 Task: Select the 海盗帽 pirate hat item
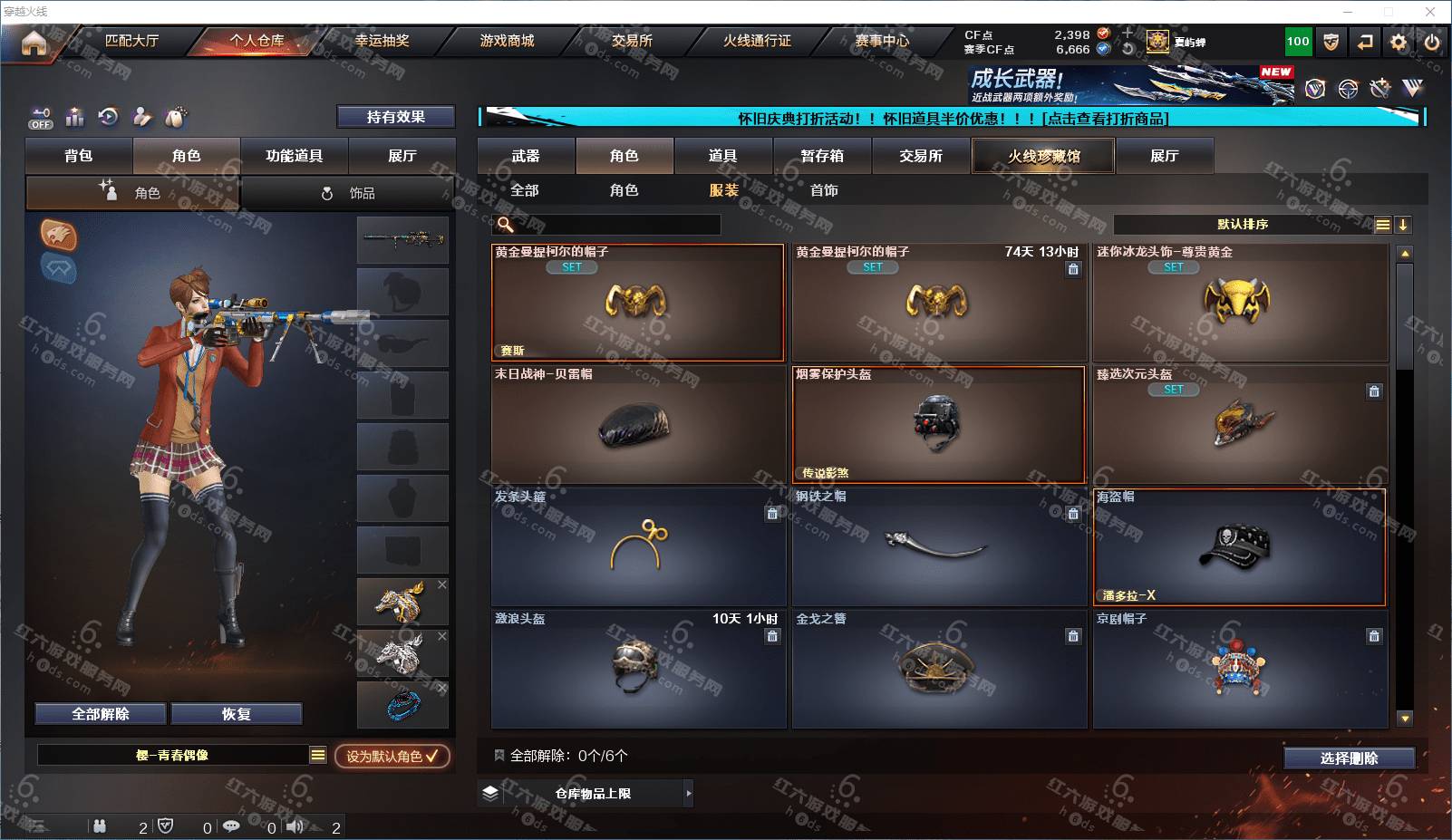pyautogui.click(x=1239, y=547)
